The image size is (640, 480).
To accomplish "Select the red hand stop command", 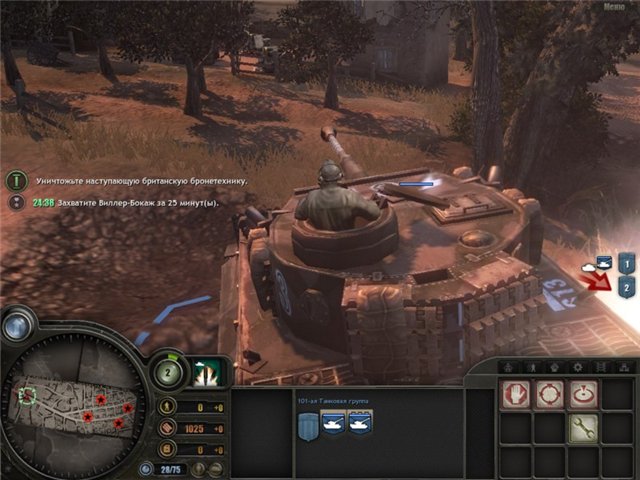I will pos(515,393).
